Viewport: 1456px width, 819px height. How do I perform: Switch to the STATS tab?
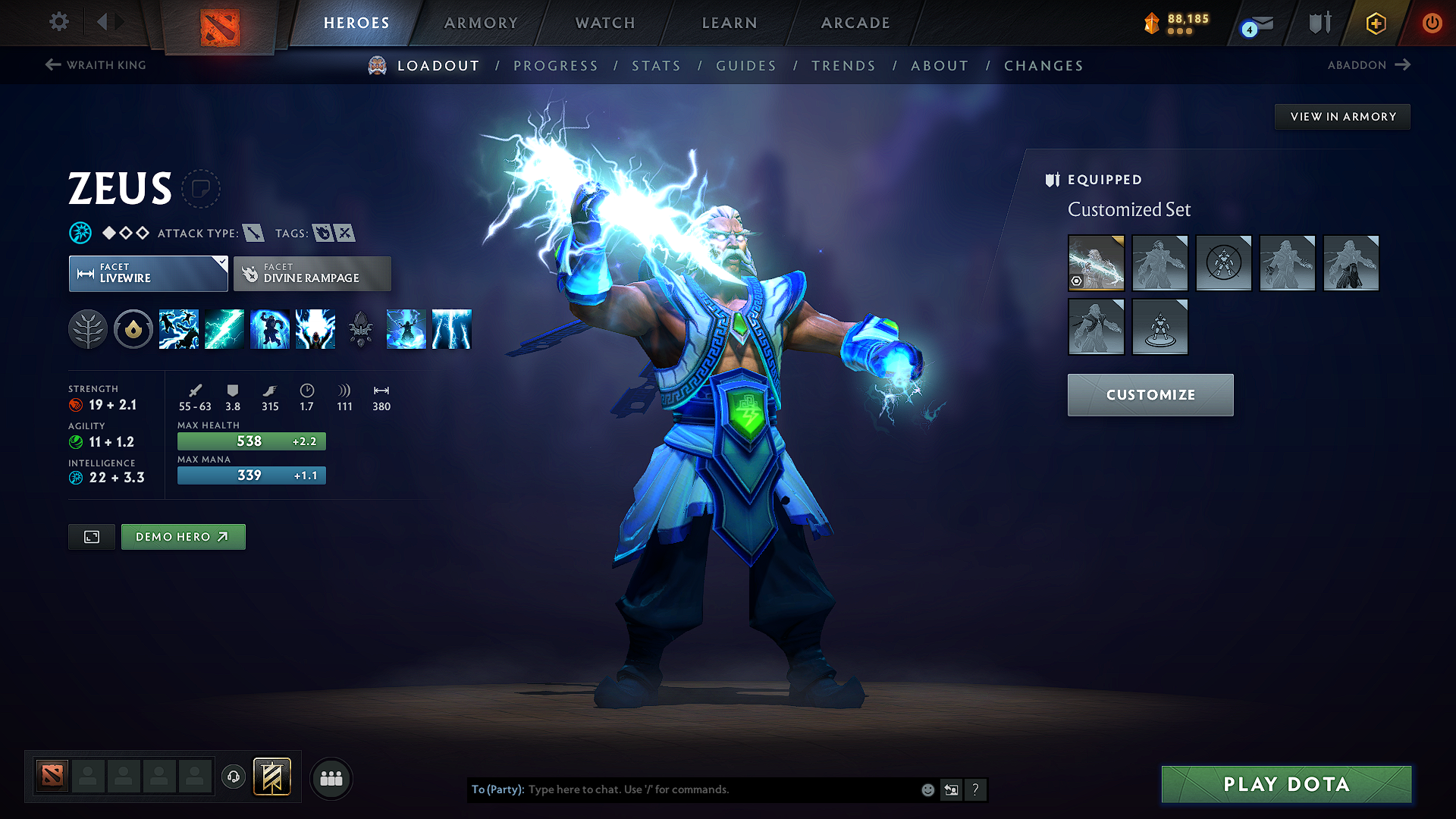(x=657, y=66)
